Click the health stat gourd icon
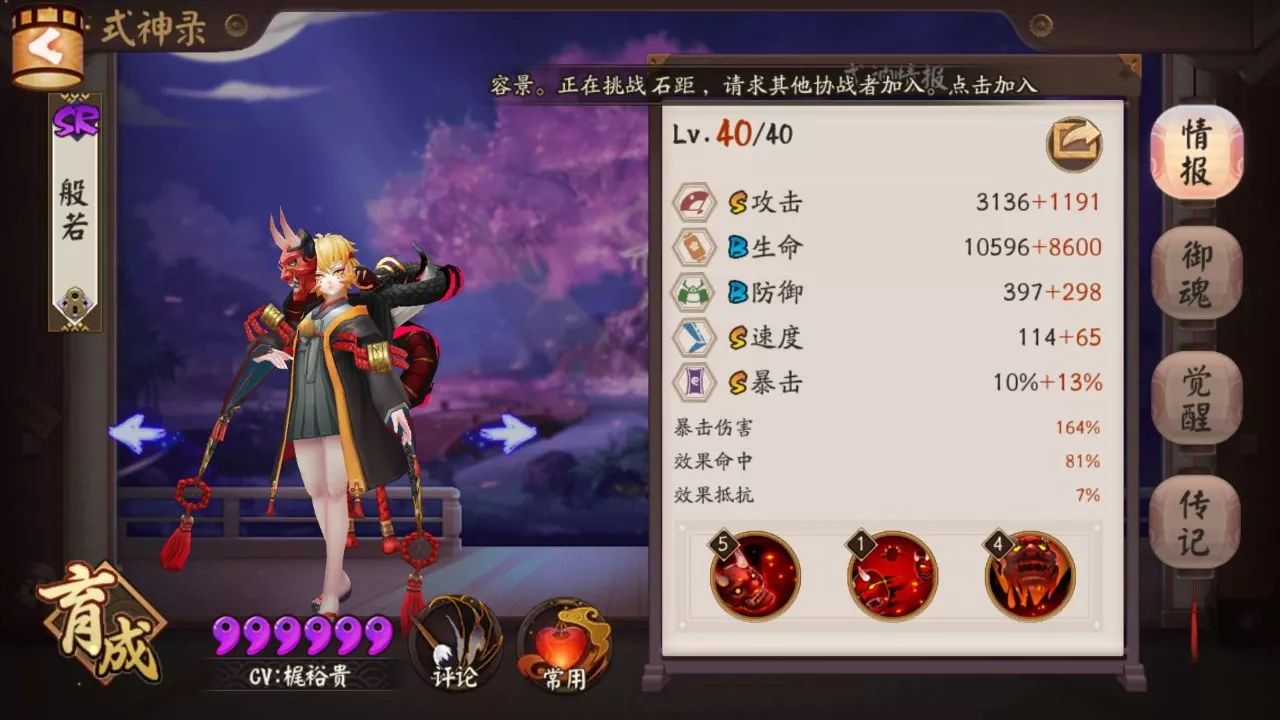 [694, 246]
